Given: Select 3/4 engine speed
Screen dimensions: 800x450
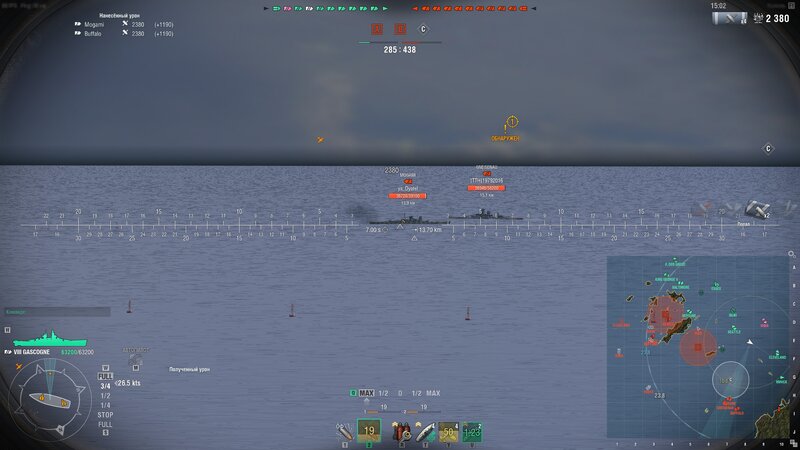Looking at the screenshot, I should pyautogui.click(x=105, y=385).
